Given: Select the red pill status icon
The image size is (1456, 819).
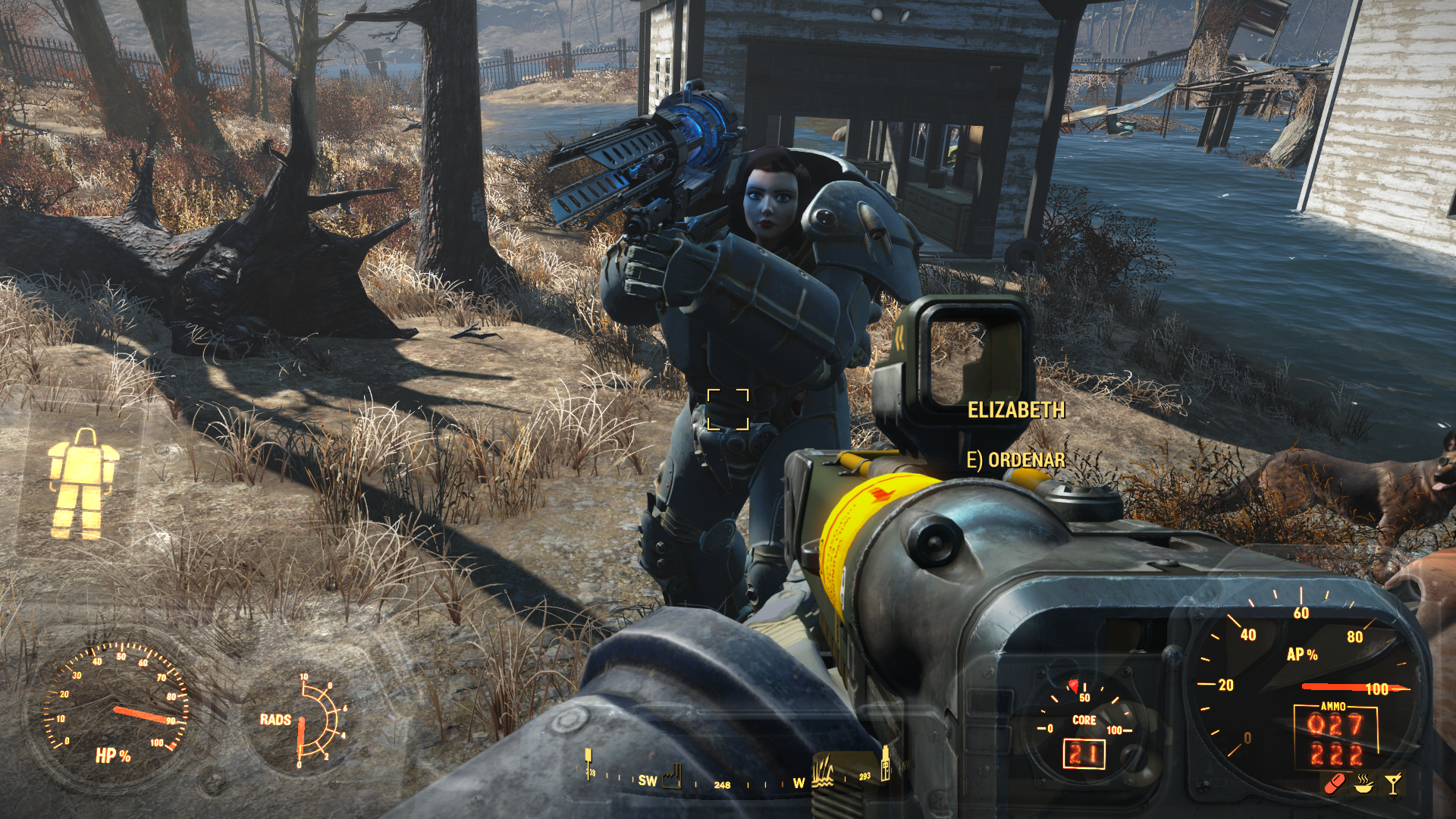Looking at the screenshot, I should 1335,783.
